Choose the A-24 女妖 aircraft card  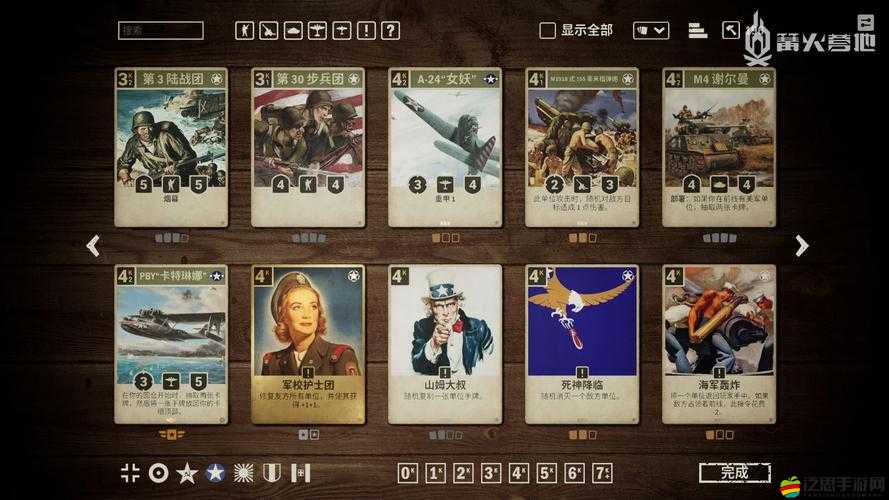click(444, 147)
